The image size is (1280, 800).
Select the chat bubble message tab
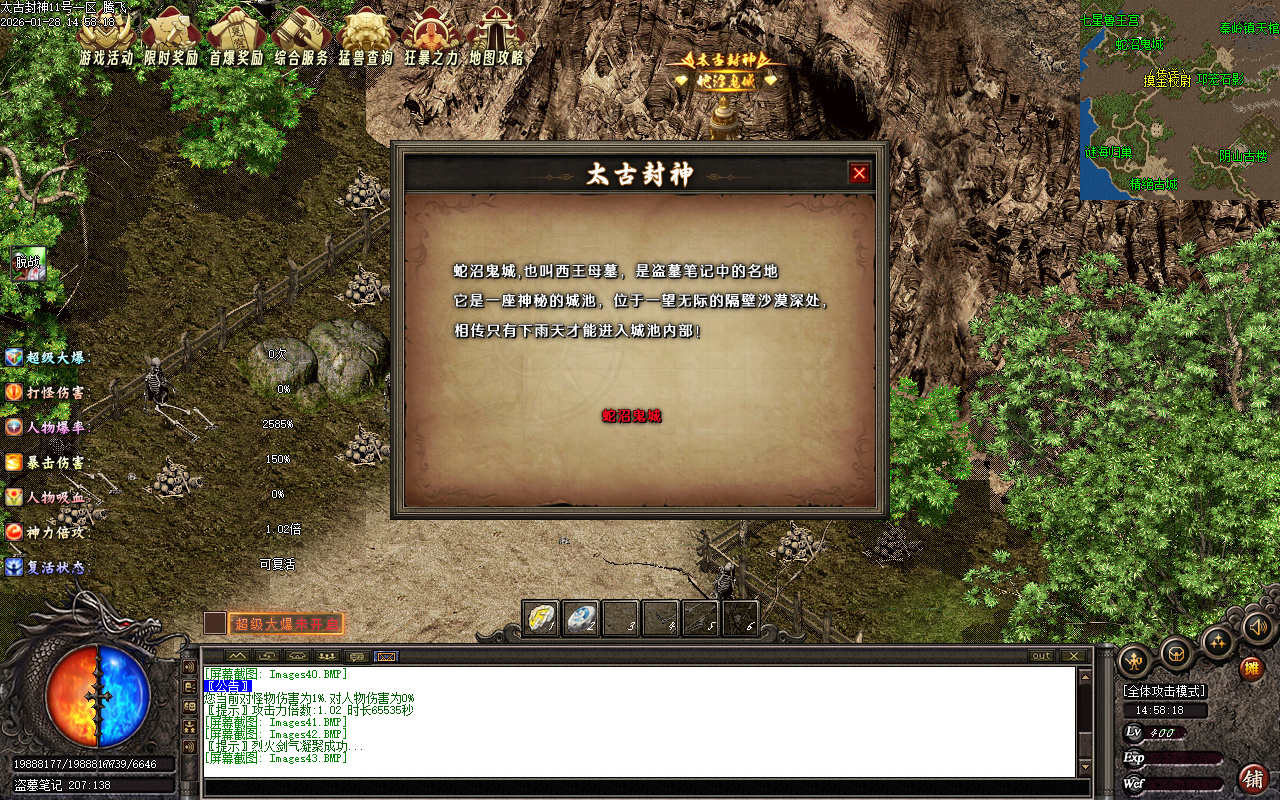(x=356, y=657)
